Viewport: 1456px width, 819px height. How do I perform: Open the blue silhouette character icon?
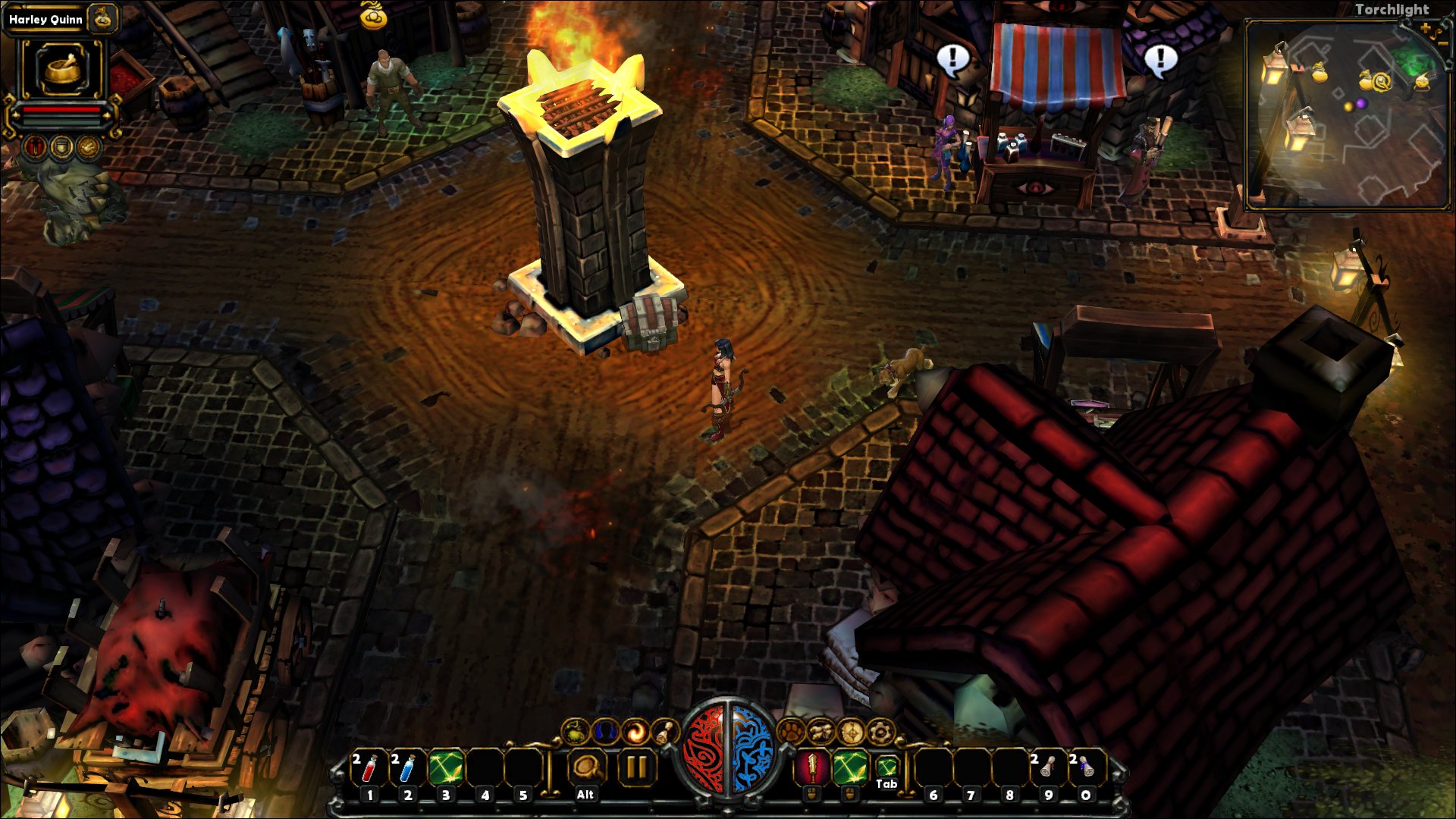click(x=605, y=732)
